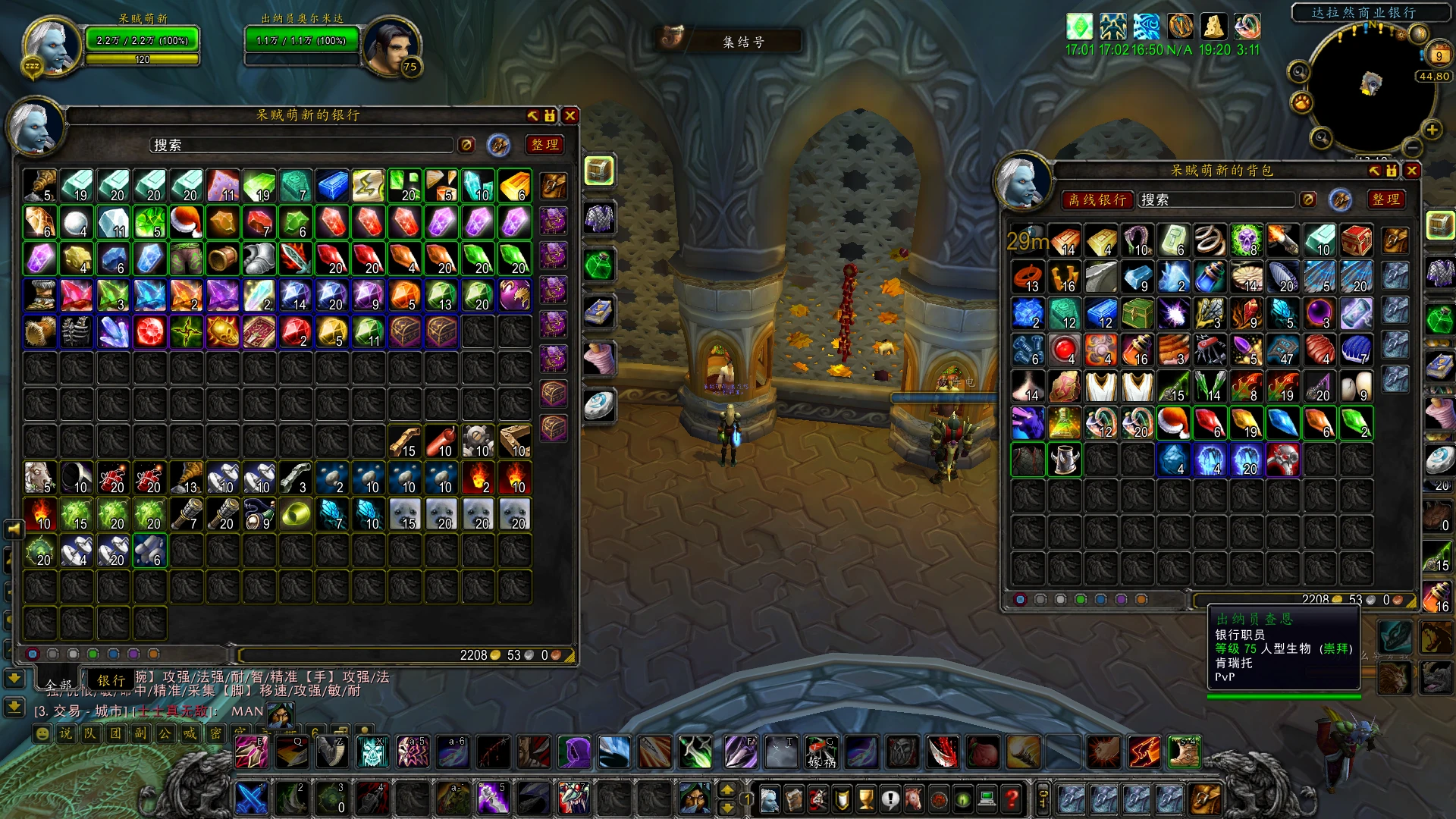Select the gold bar stack in bank
This screenshot has width=1456, height=819.
point(514,186)
